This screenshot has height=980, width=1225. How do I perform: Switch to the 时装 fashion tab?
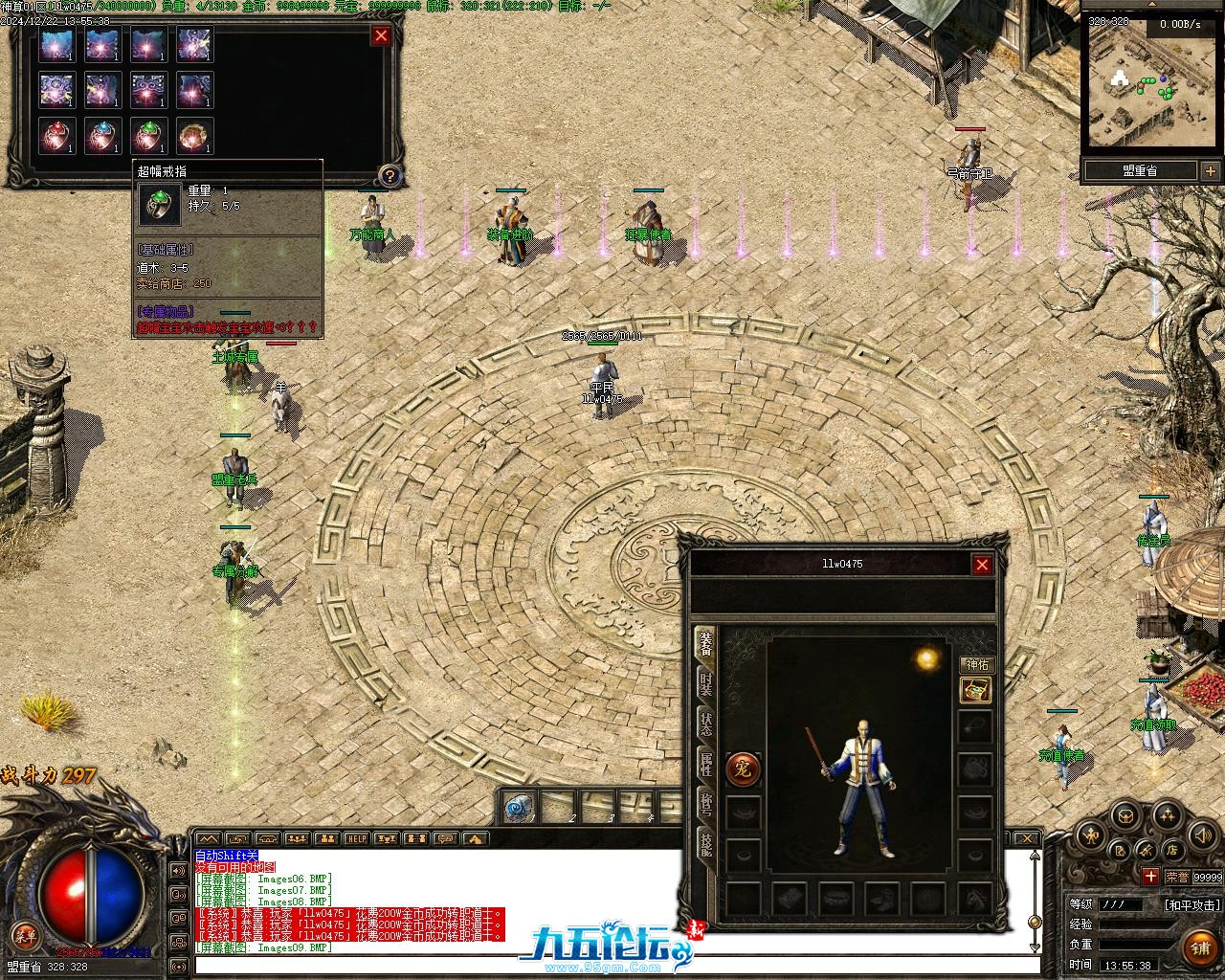705,683
